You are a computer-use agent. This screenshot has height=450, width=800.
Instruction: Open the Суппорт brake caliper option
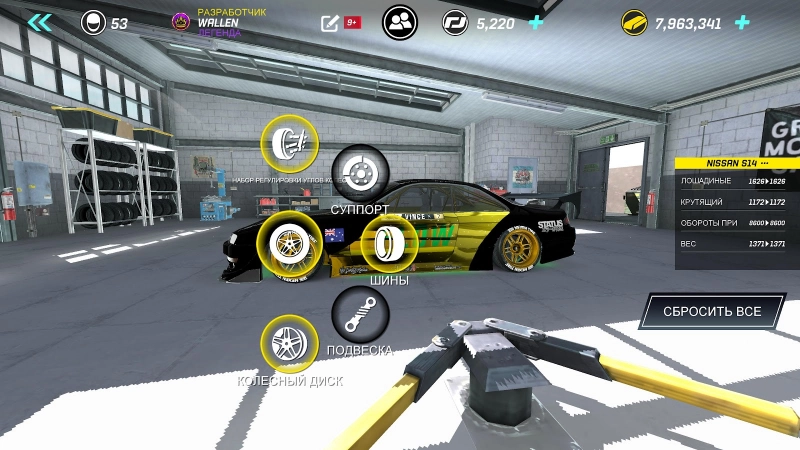[360, 173]
